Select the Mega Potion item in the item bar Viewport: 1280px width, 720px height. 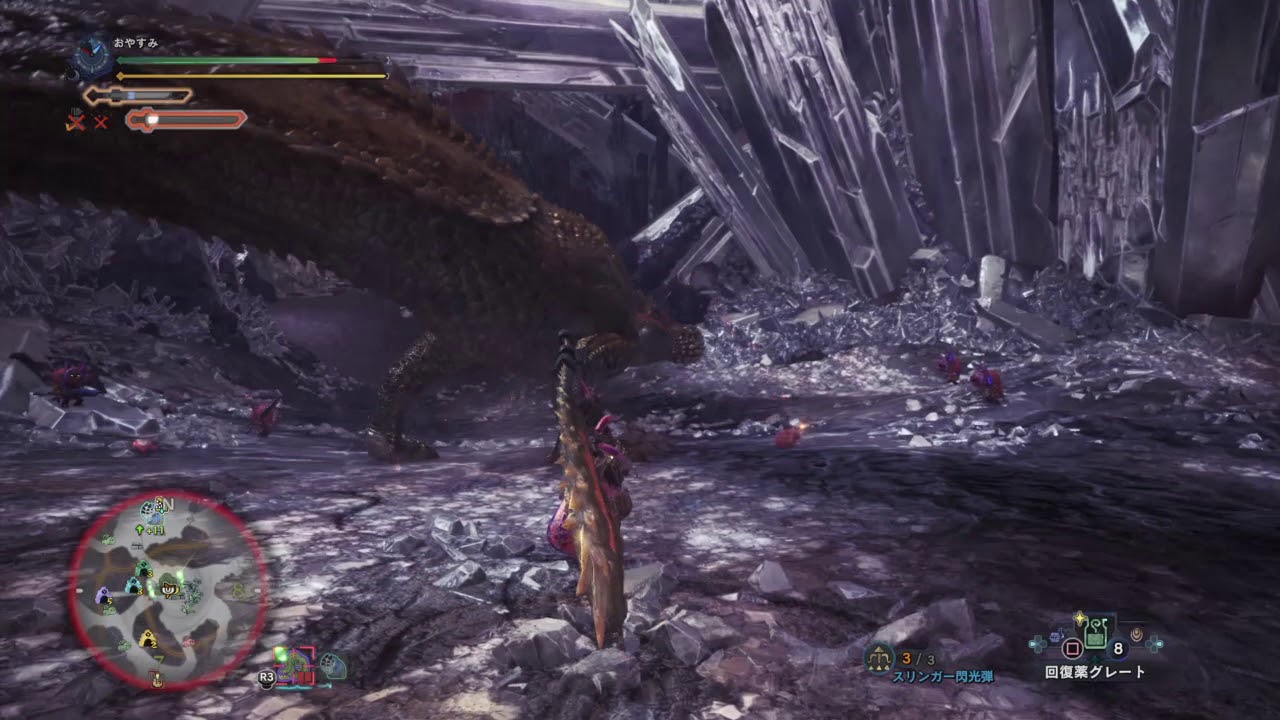[1097, 632]
